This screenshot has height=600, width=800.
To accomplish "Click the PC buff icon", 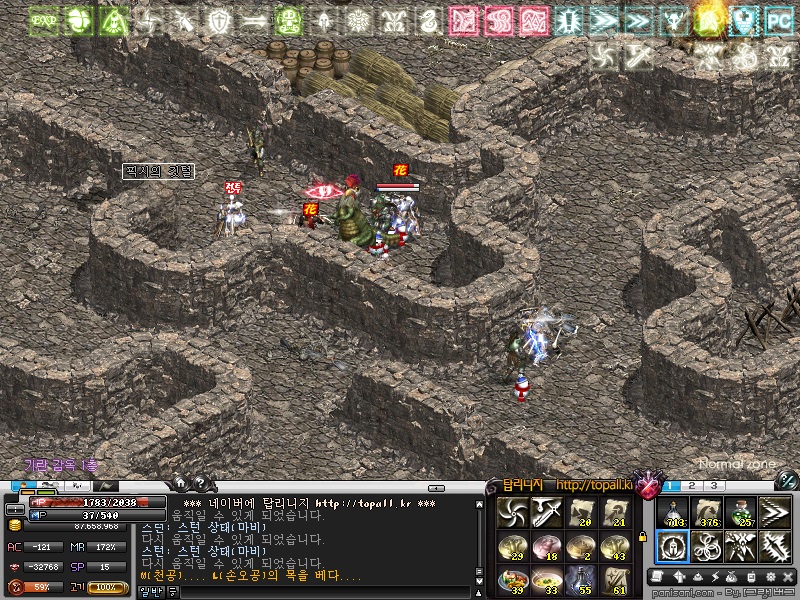I will point(777,20).
